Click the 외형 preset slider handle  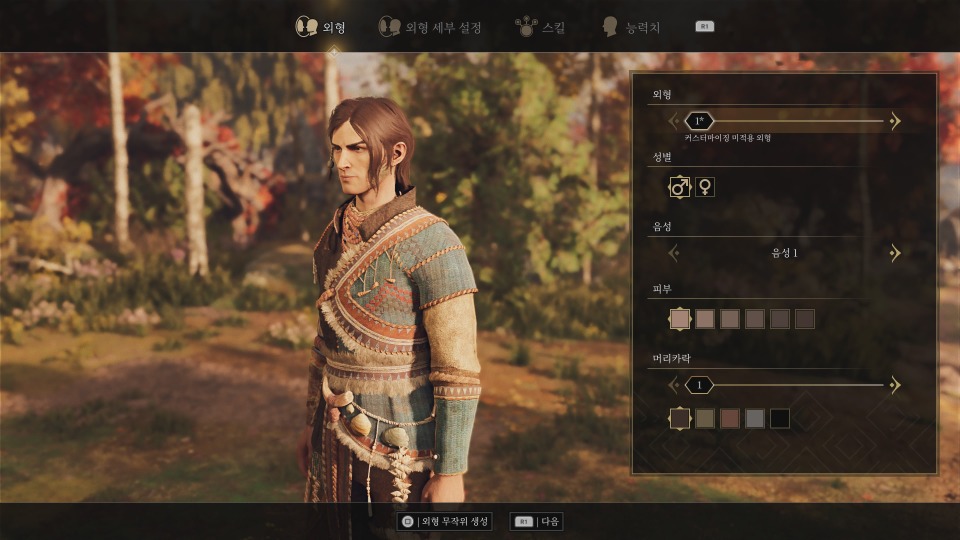coord(698,121)
